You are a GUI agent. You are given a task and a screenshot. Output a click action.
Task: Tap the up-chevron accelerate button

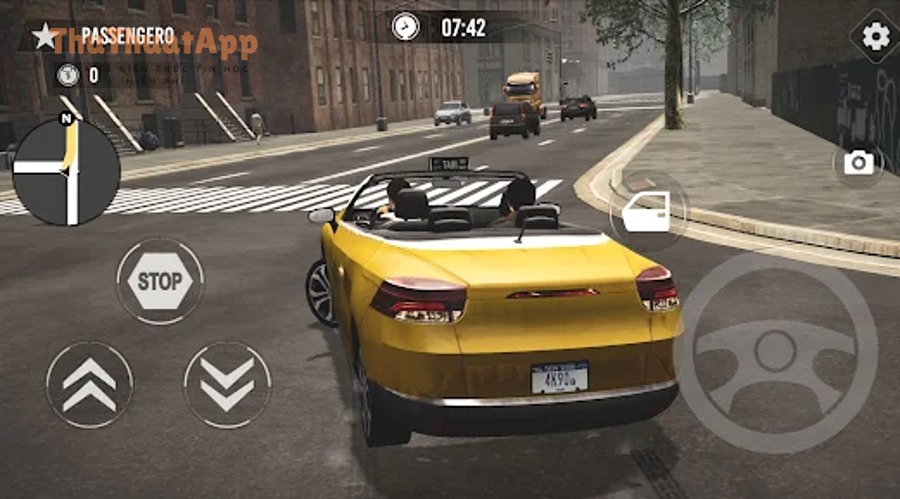(x=89, y=384)
